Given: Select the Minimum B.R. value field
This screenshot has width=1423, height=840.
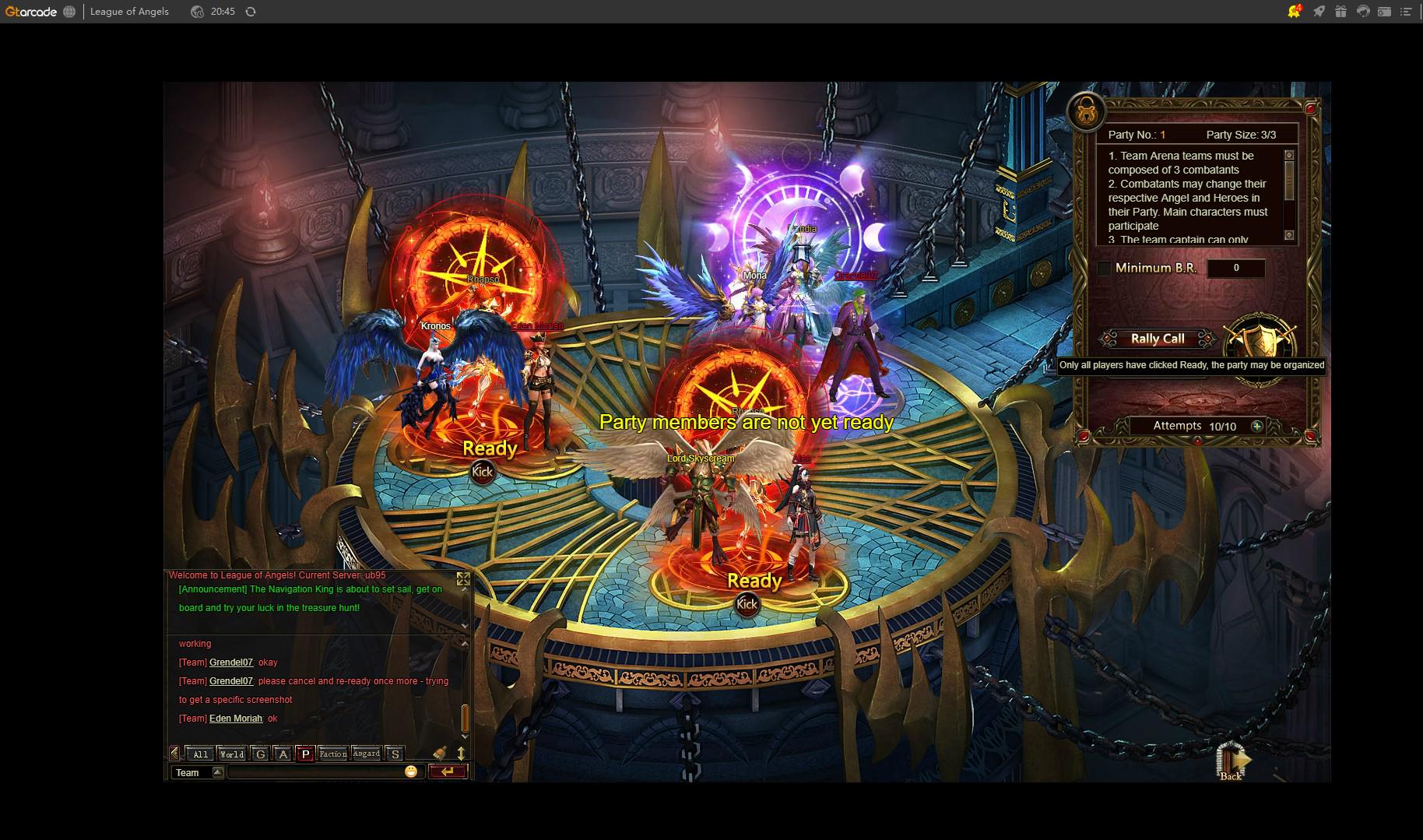Looking at the screenshot, I should [1235, 269].
